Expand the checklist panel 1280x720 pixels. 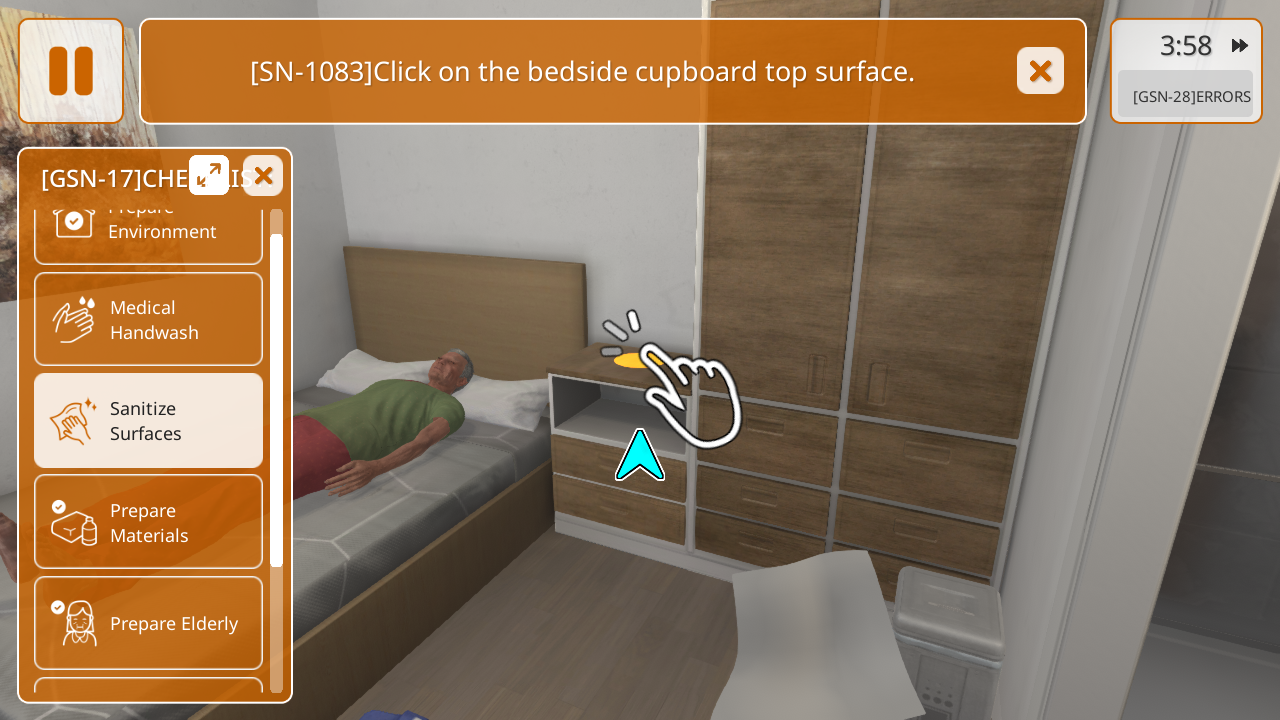point(209,175)
